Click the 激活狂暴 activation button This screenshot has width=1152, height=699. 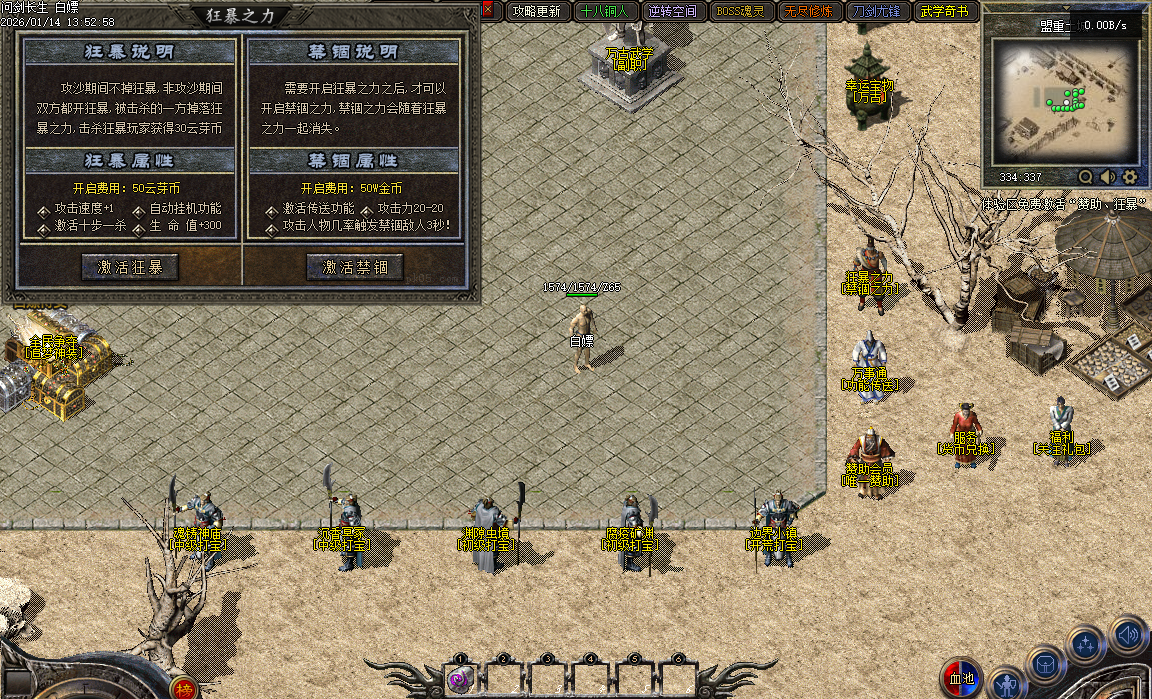(x=130, y=267)
